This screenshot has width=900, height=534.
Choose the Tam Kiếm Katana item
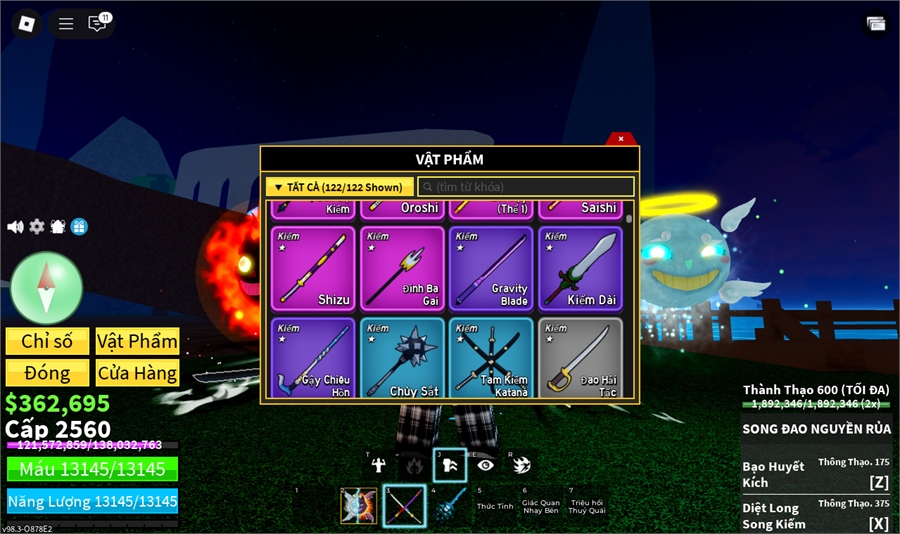point(491,357)
